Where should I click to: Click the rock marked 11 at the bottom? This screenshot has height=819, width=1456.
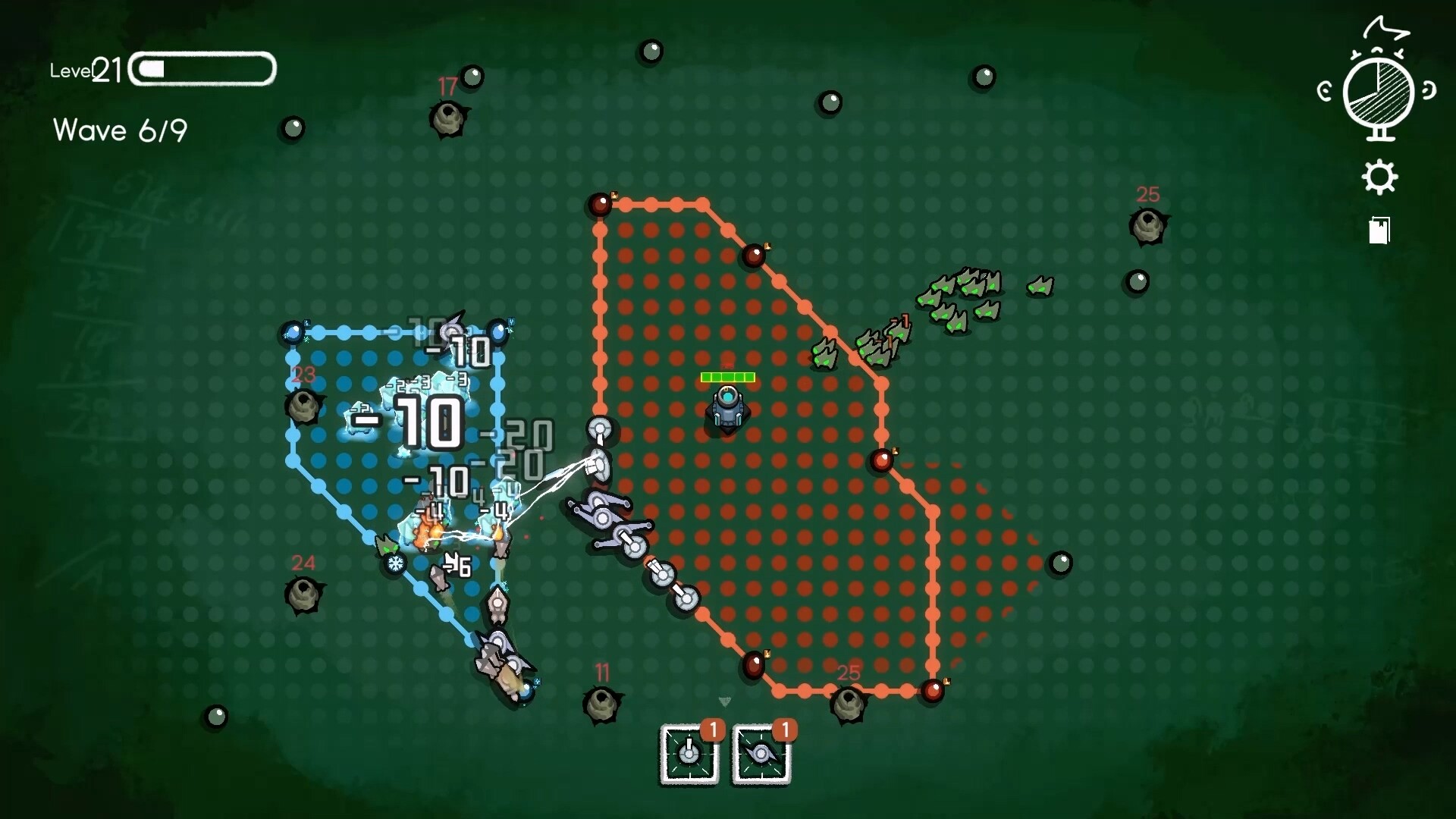[x=603, y=704]
